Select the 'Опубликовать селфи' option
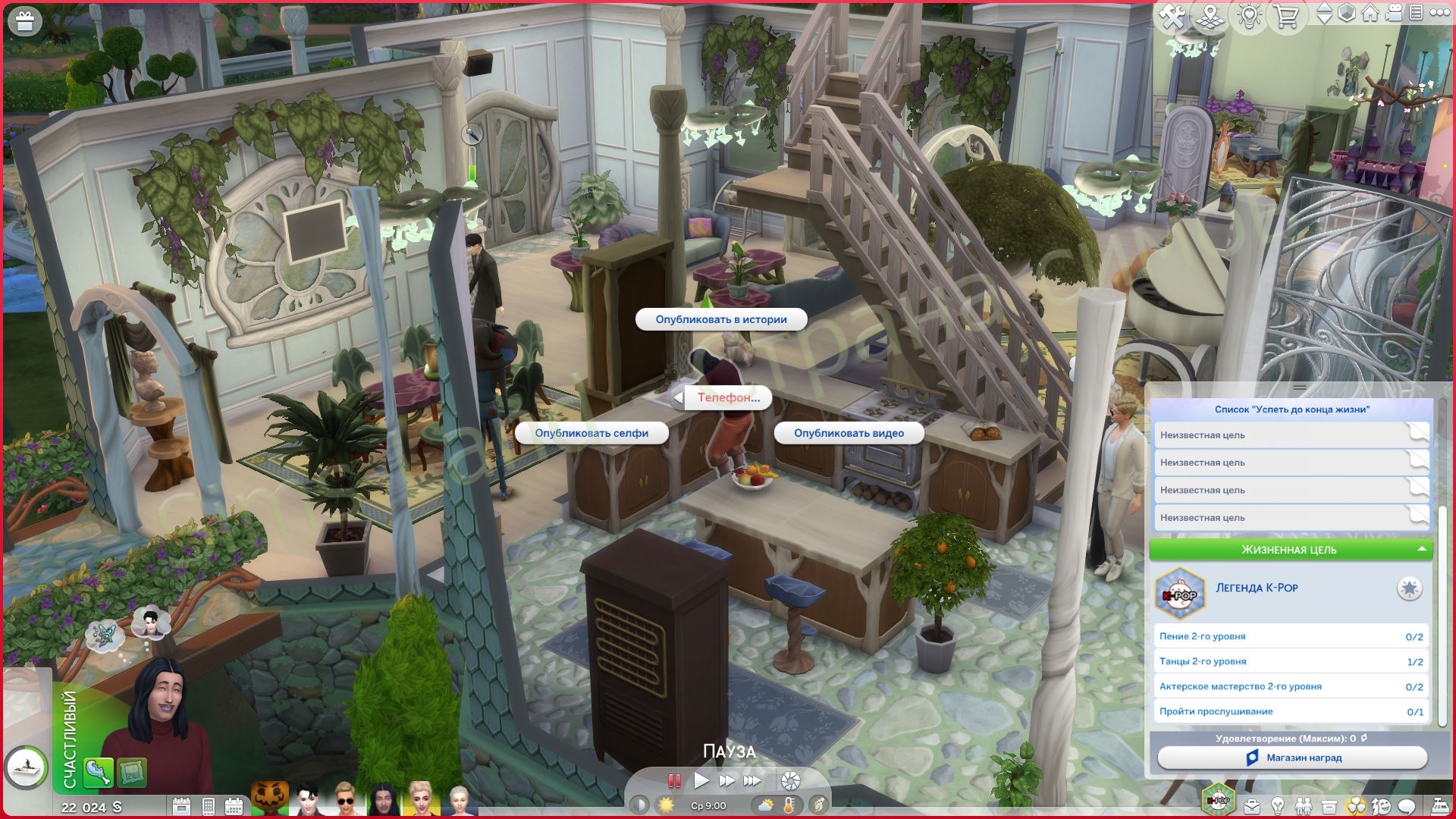The image size is (1456, 819). pyautogui.click(x=591, y=433)
